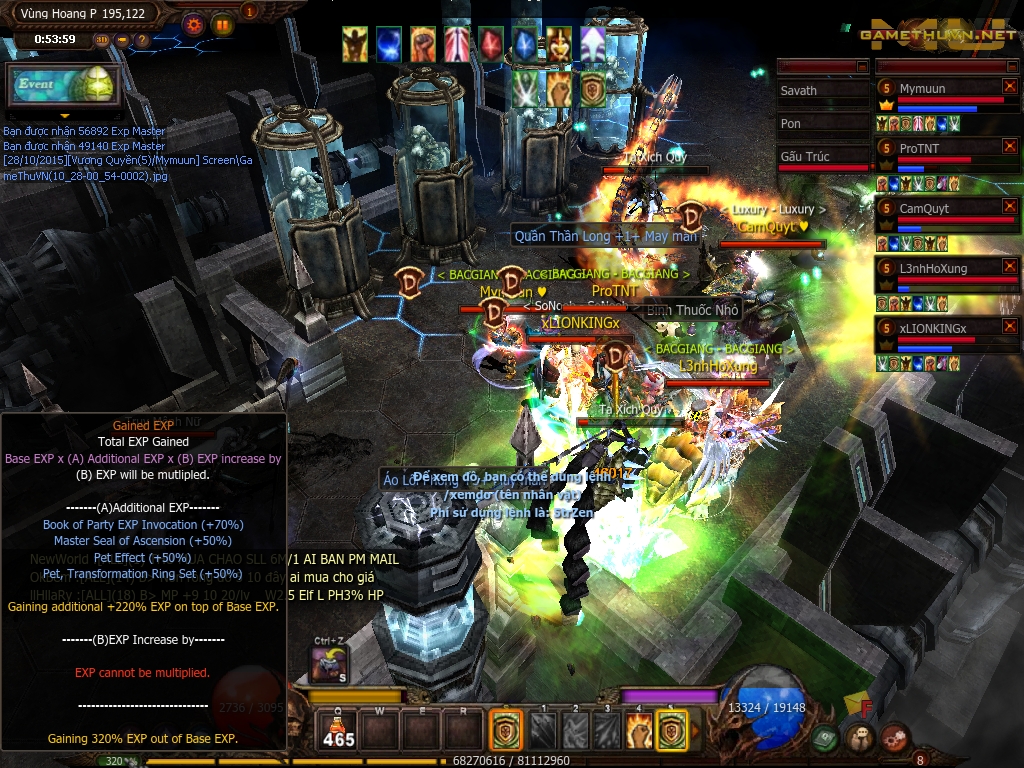Remove ProTNT from the party

(1009, 147)
